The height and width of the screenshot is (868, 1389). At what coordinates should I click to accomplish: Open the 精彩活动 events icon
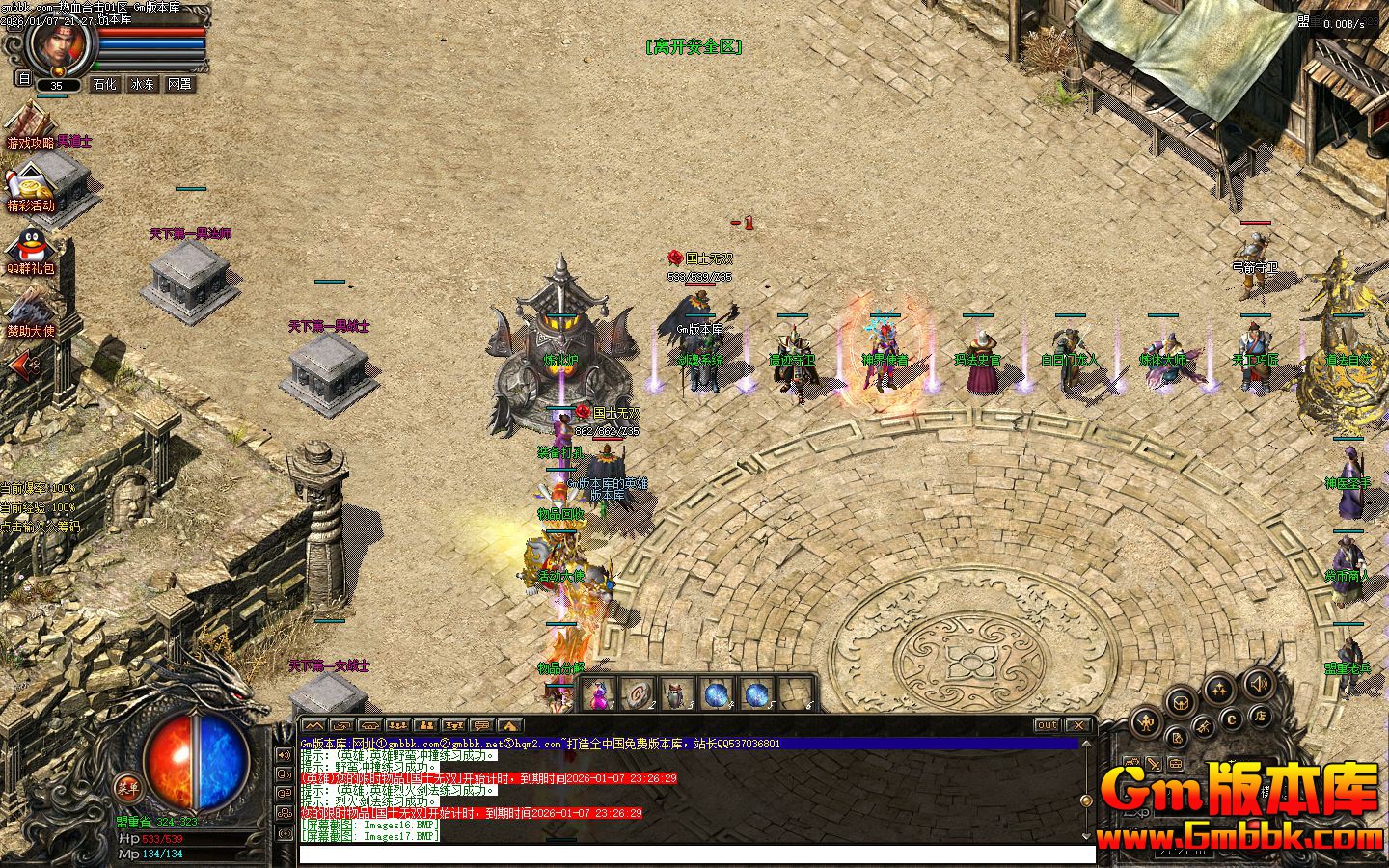click(31, 186)
